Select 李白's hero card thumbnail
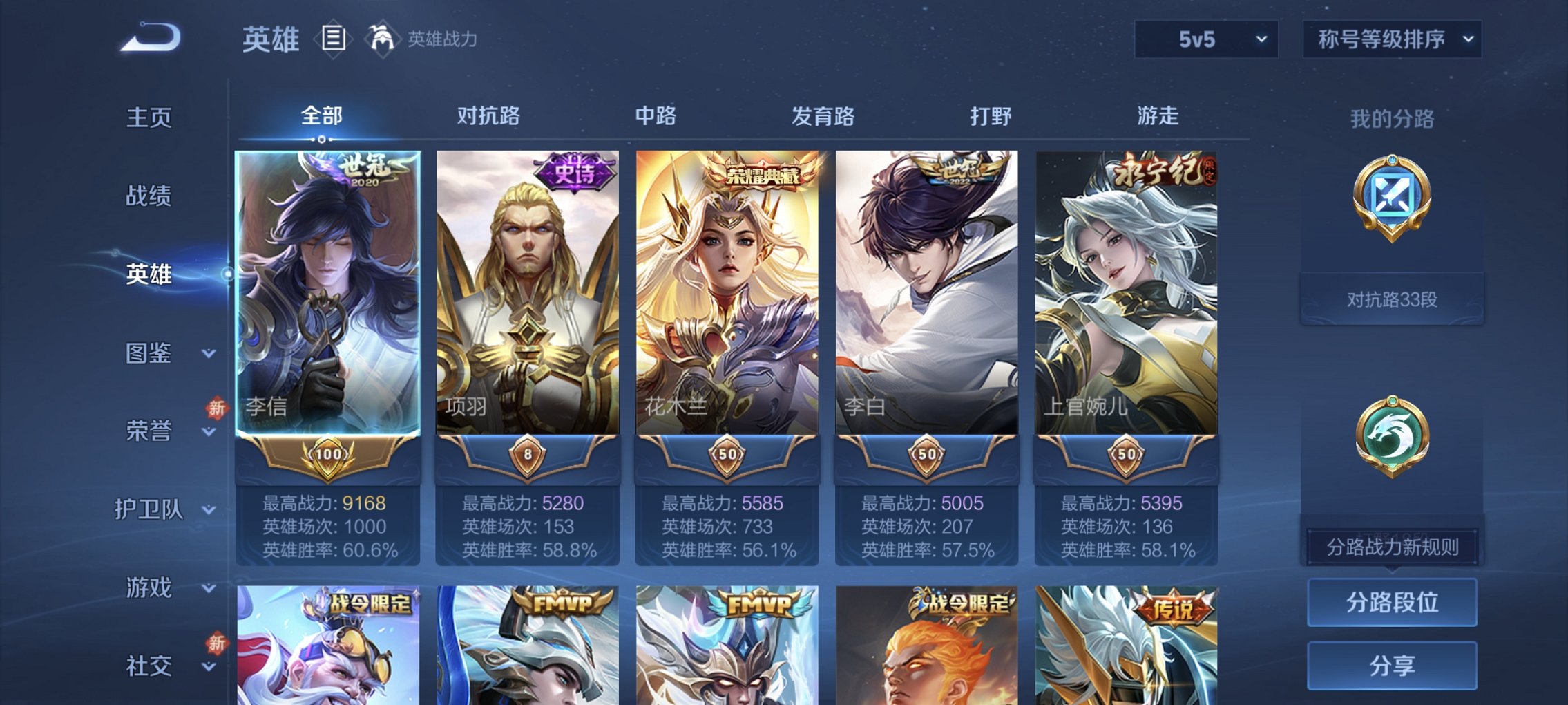This screenshot has height=705, width=1568. click(929, 290)
